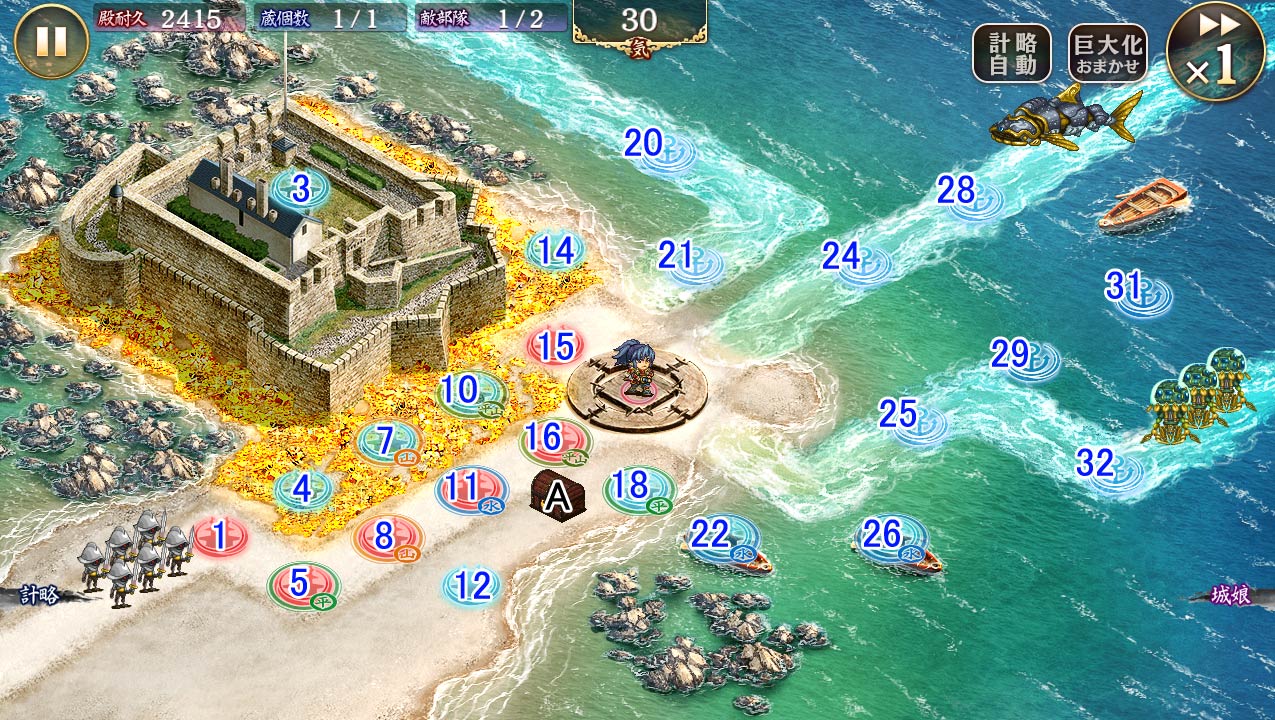Select the red slot numbered 15
This screenshot has width=1275, height=720.
point(556,347)
